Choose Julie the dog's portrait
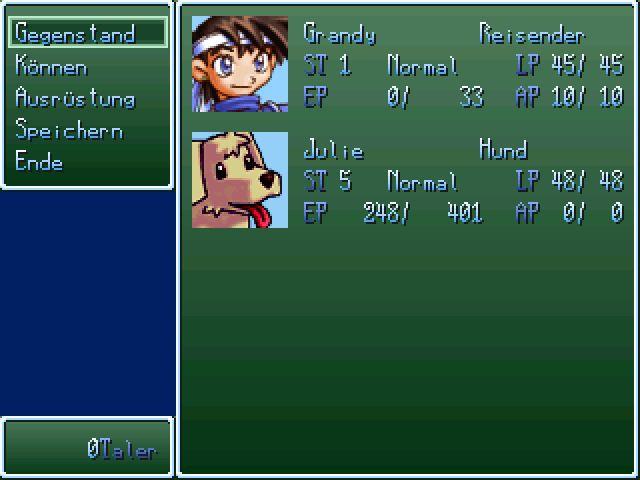The width and height of the screenshot is (640, 480). [240, 180]
